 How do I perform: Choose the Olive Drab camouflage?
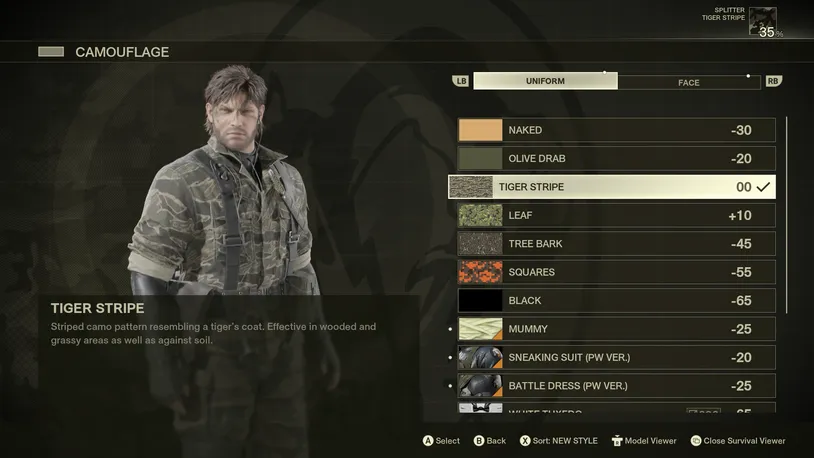tap(616, 159)
